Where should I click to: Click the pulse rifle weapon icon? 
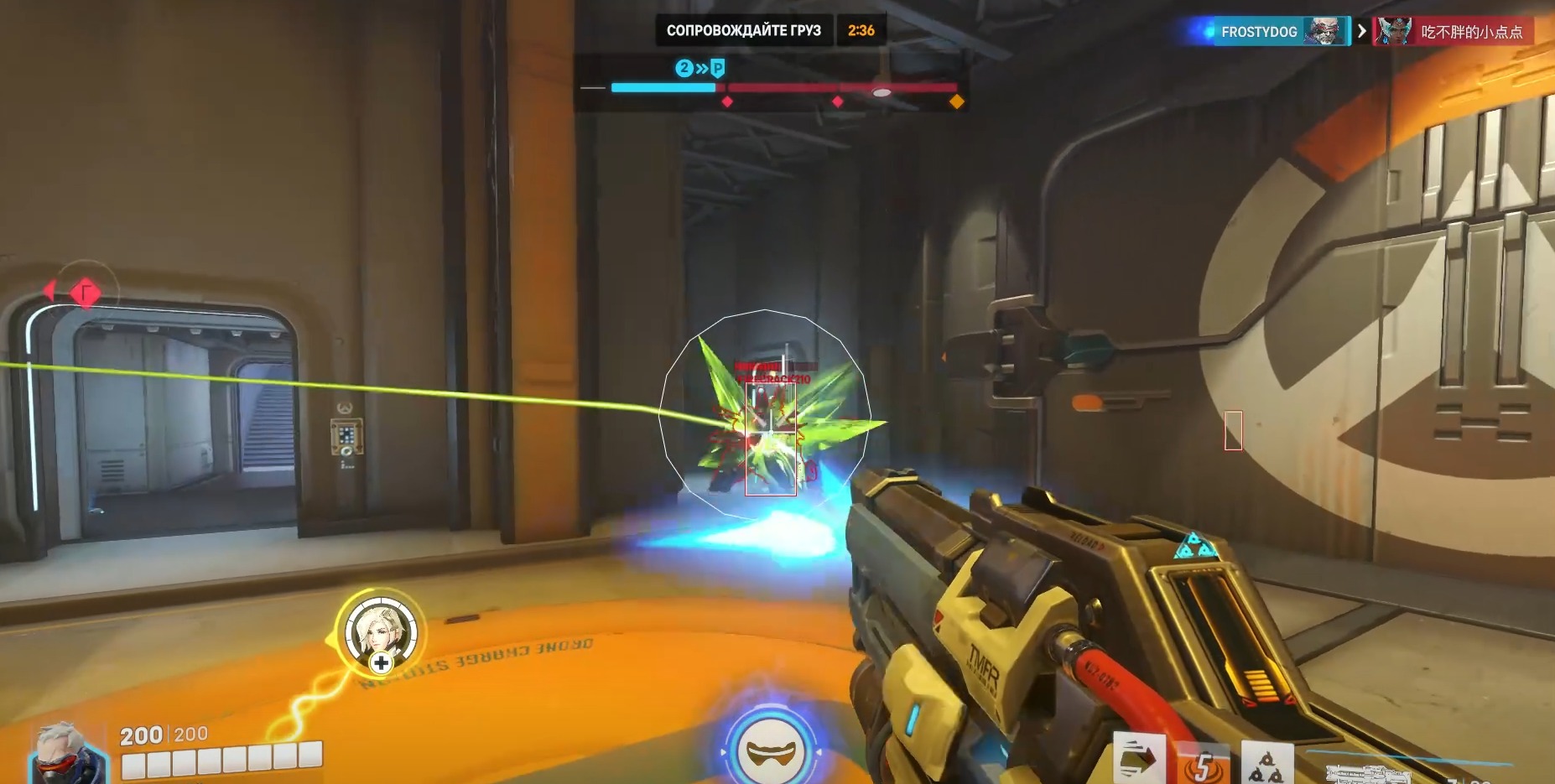pos(1369,773)
